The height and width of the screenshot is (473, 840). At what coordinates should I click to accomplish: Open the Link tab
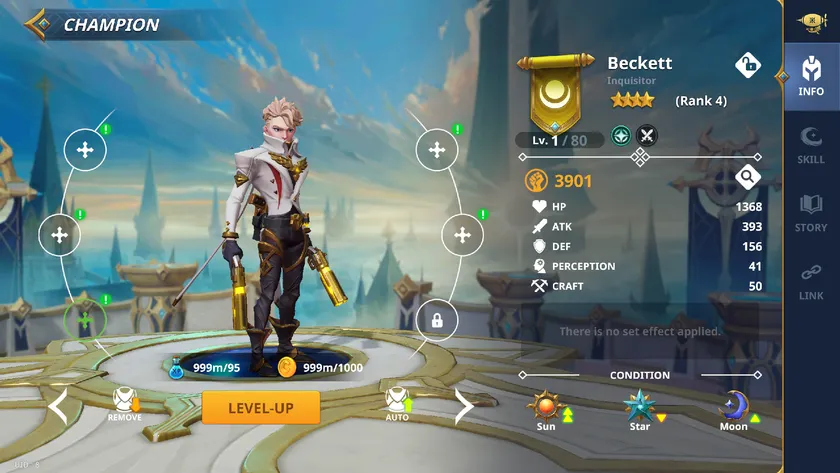[811, 280]
